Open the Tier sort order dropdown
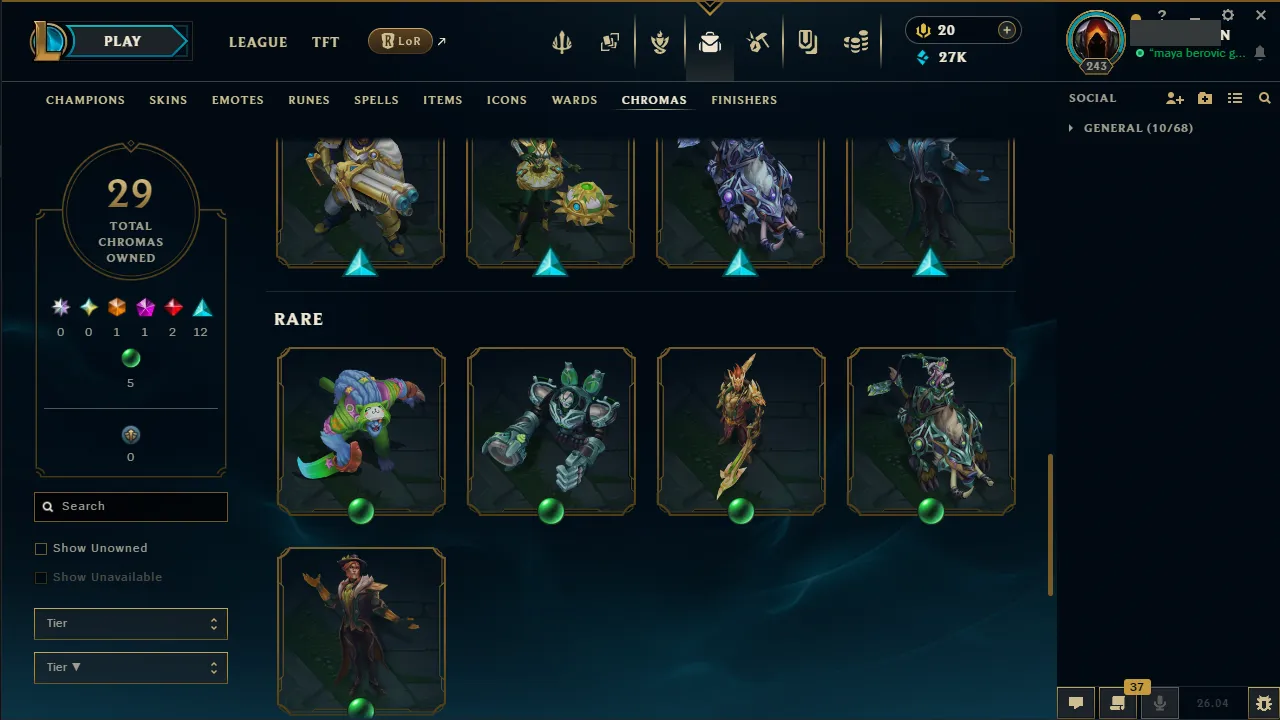 coord(130,667)
